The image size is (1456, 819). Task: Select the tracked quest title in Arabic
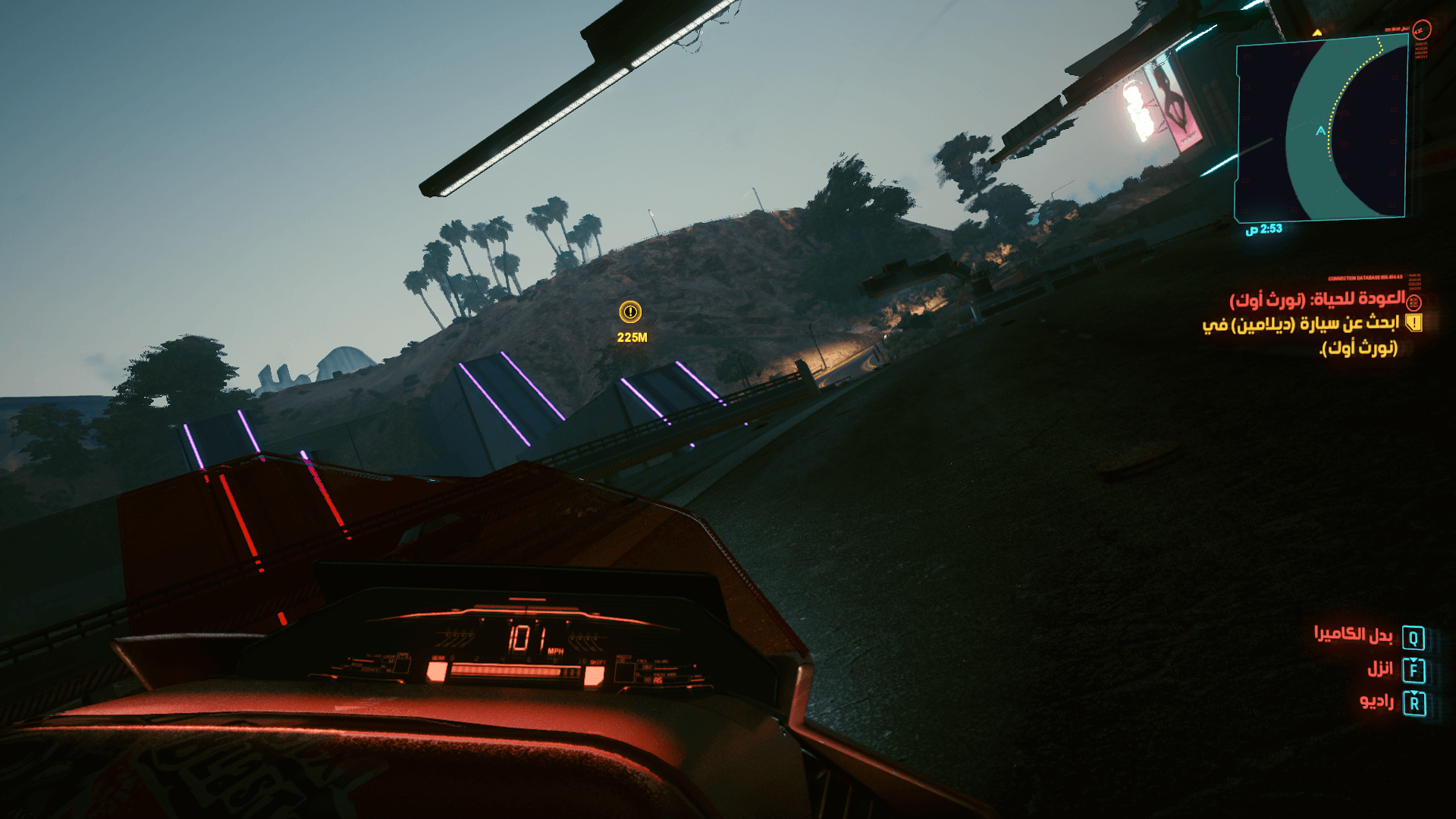pyautogui.click(x=1317, y=300)
